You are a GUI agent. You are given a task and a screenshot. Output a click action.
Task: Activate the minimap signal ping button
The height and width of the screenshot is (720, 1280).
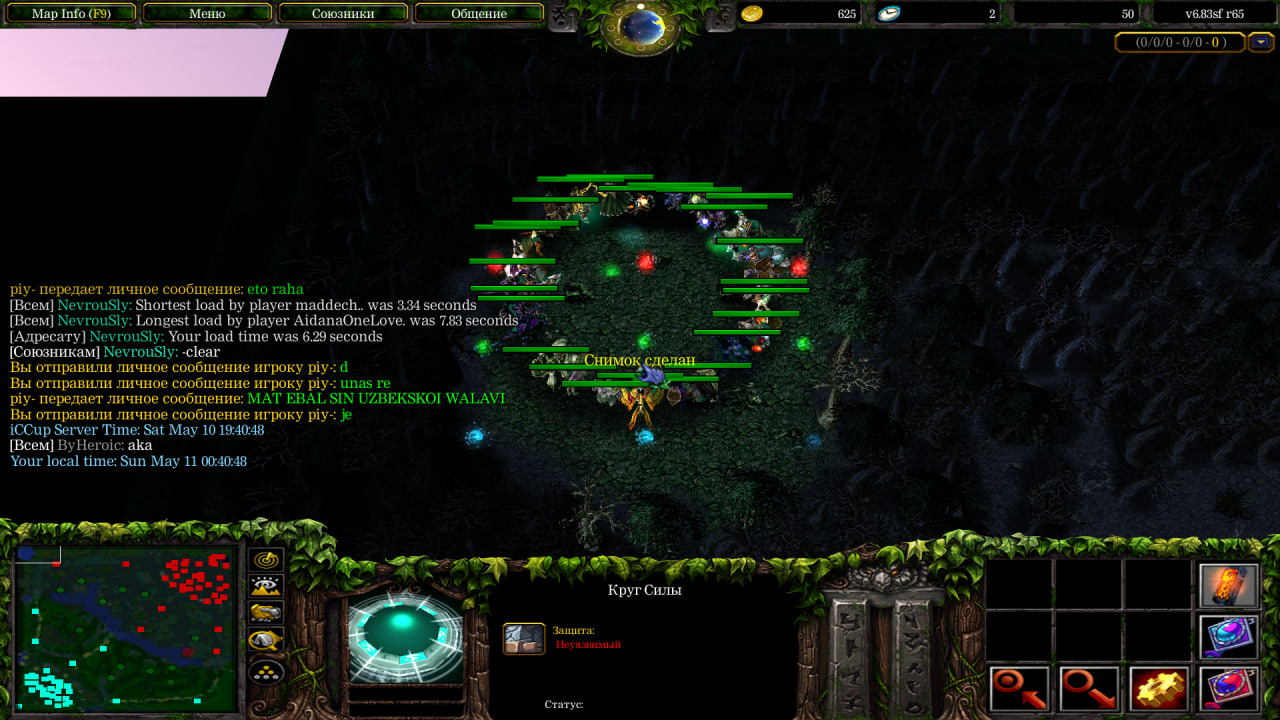click(x=266, y=561)
